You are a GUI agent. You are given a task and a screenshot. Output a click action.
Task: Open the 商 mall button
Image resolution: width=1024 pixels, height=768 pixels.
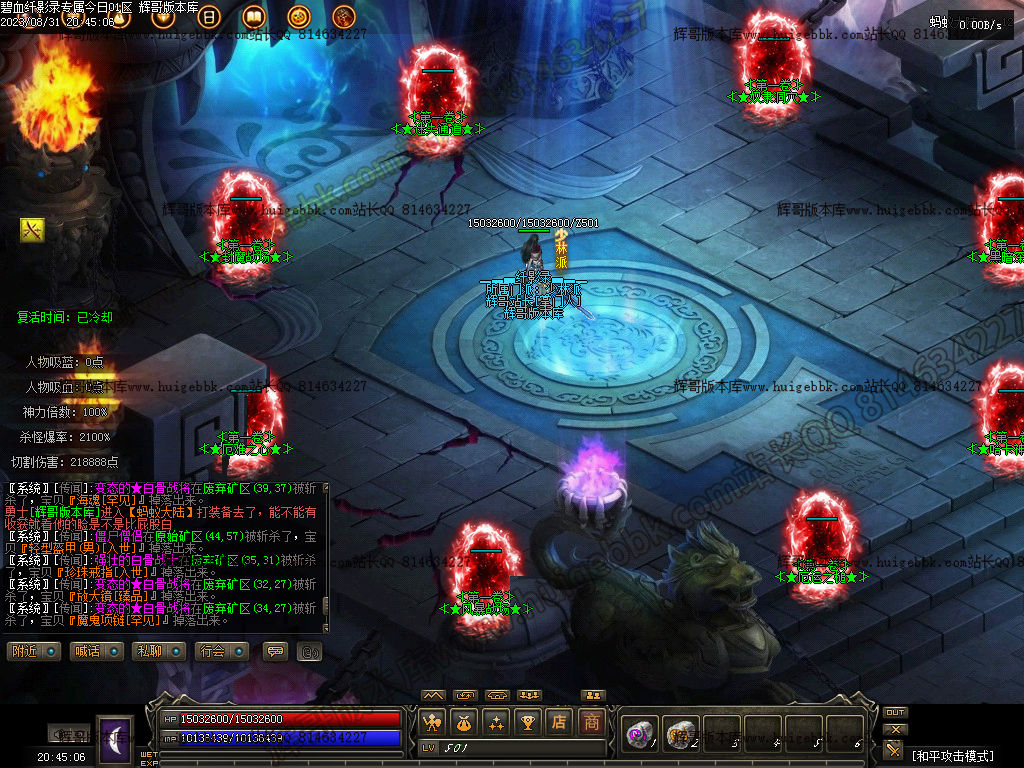[592, 721]
